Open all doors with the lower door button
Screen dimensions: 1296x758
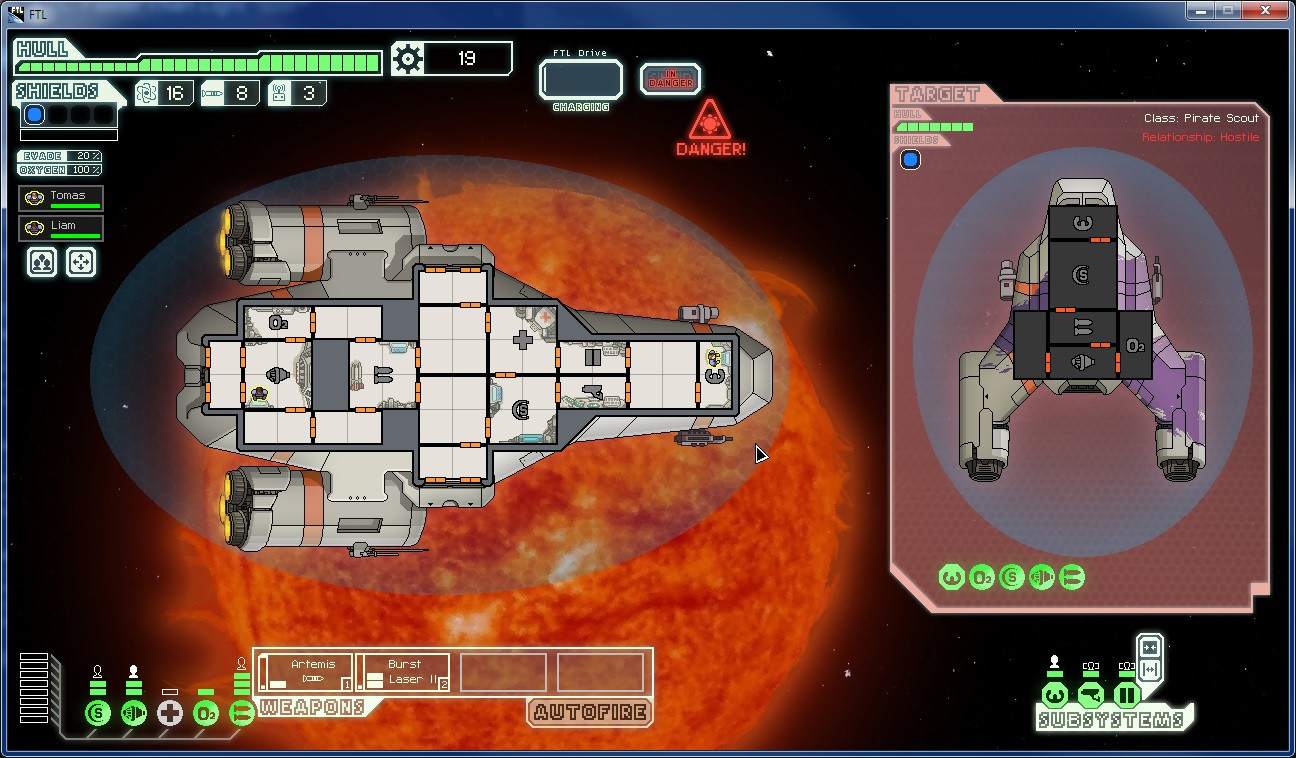[x=1149, y=669]
